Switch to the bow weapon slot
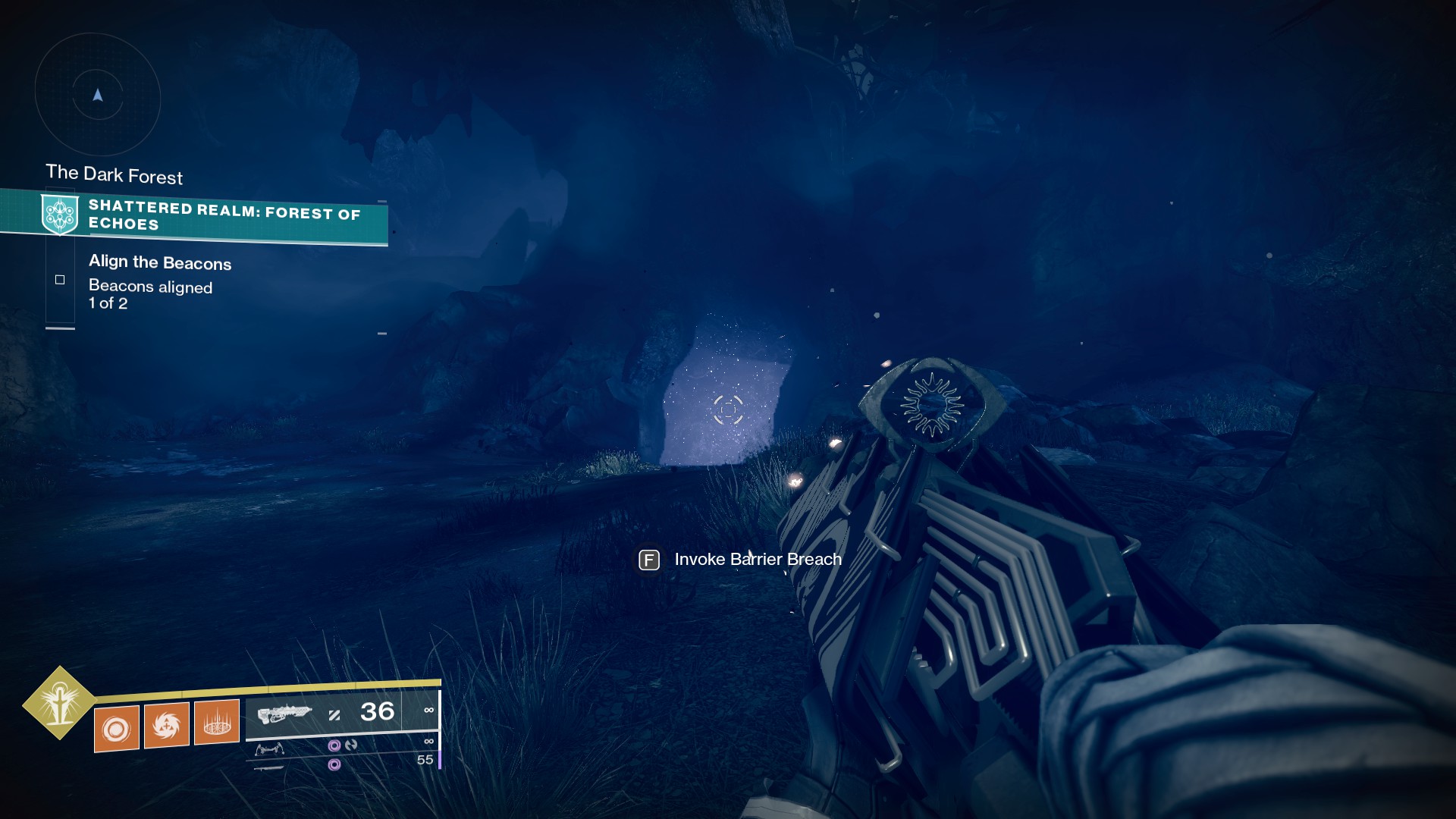 coord(269,749)
